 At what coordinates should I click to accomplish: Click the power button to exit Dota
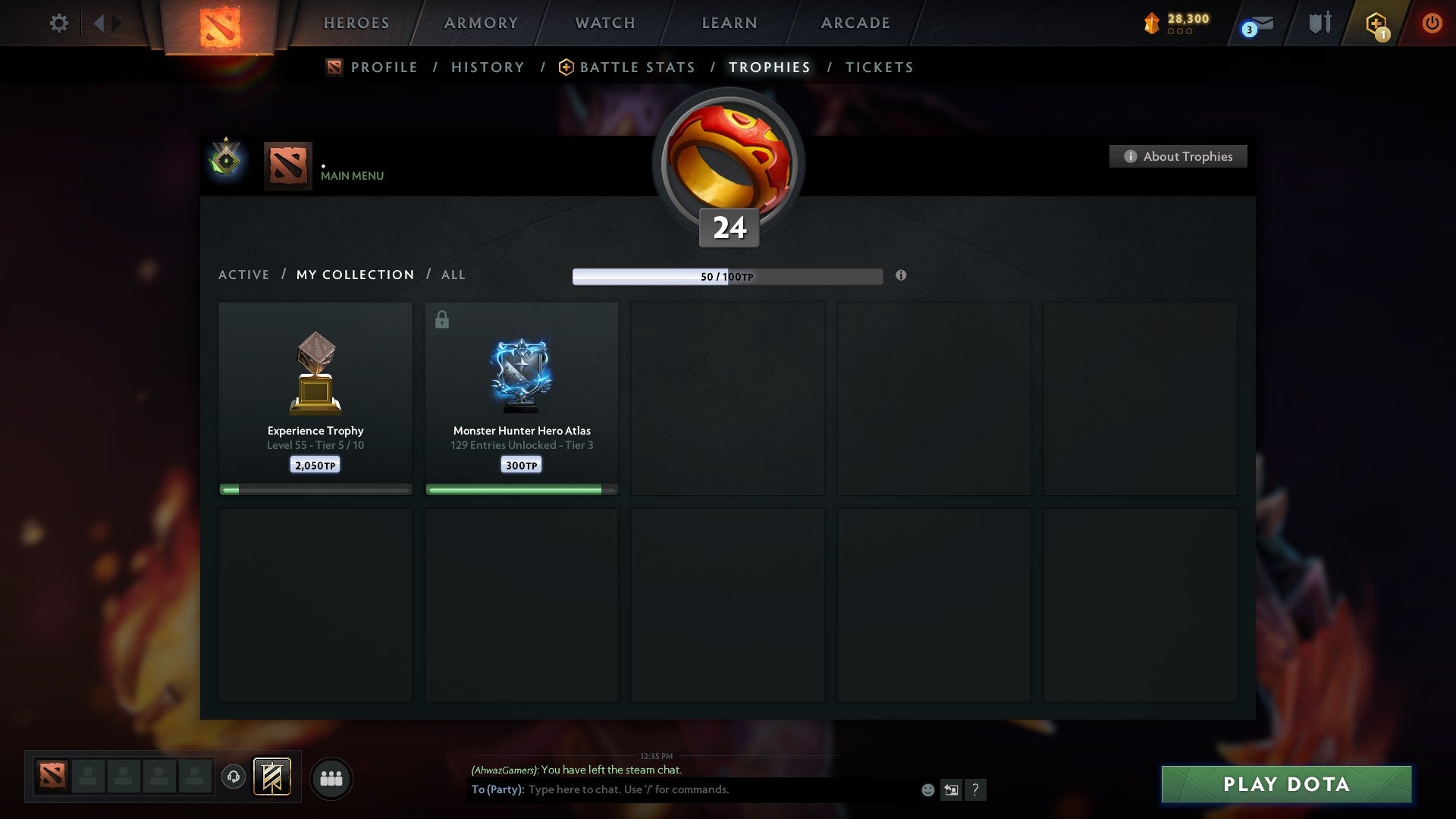1432,23
